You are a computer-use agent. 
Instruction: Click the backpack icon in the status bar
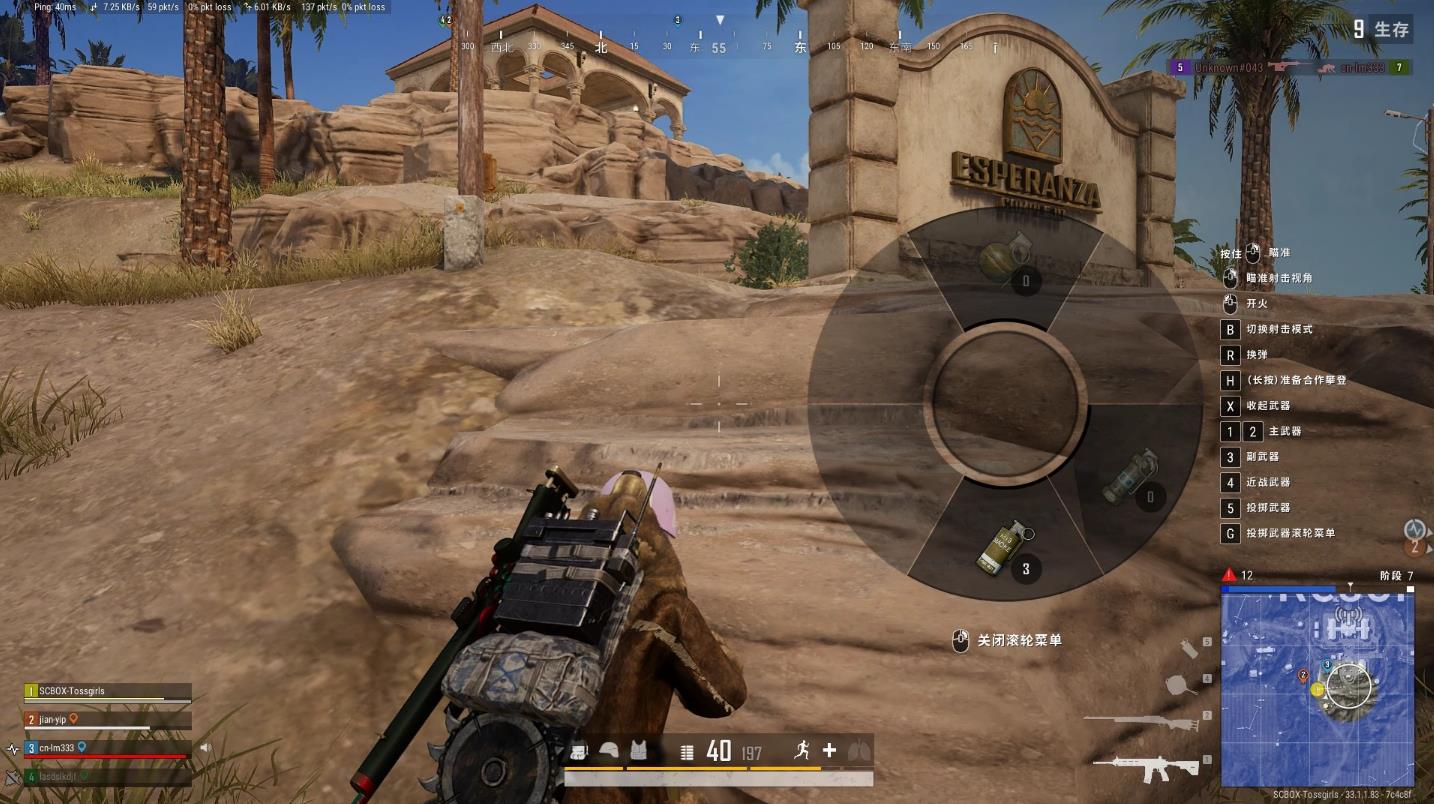click(579, 751)
